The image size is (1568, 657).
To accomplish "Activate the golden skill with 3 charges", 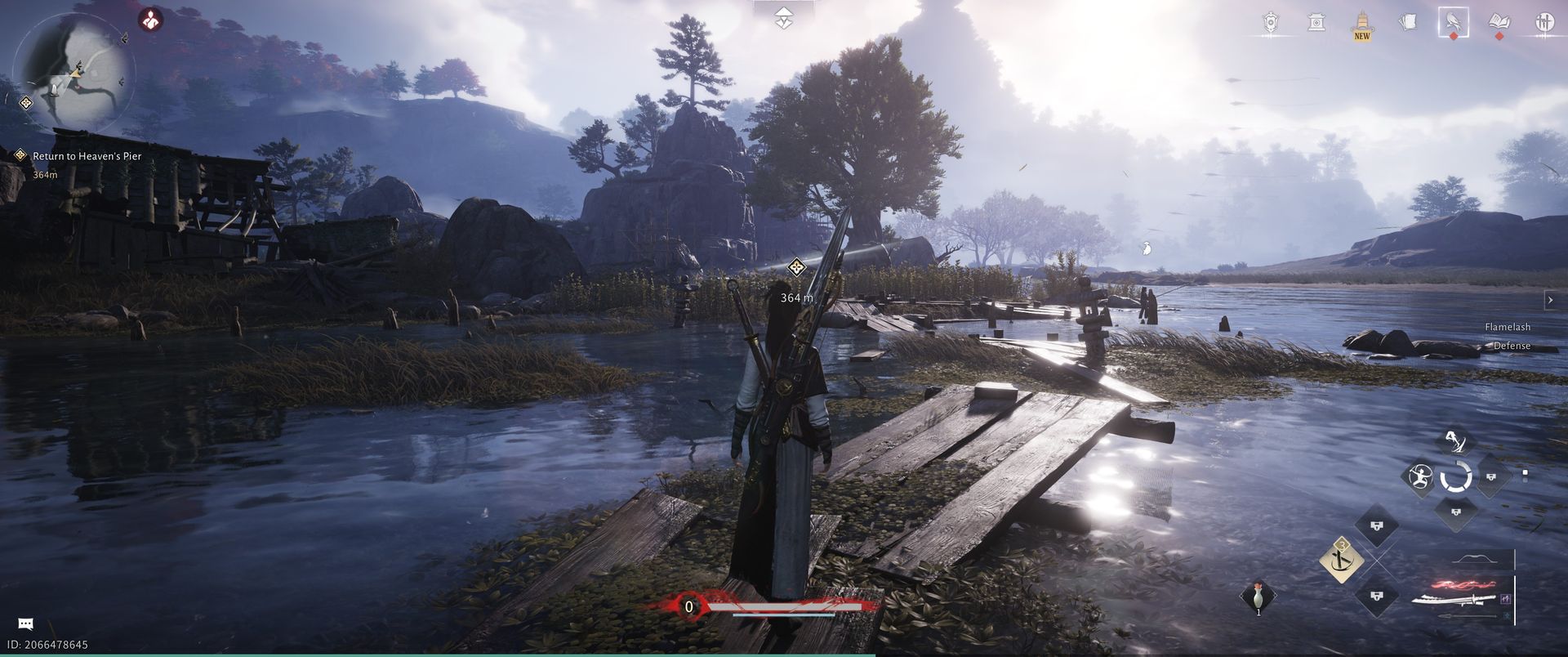I will click(1341, 560).
